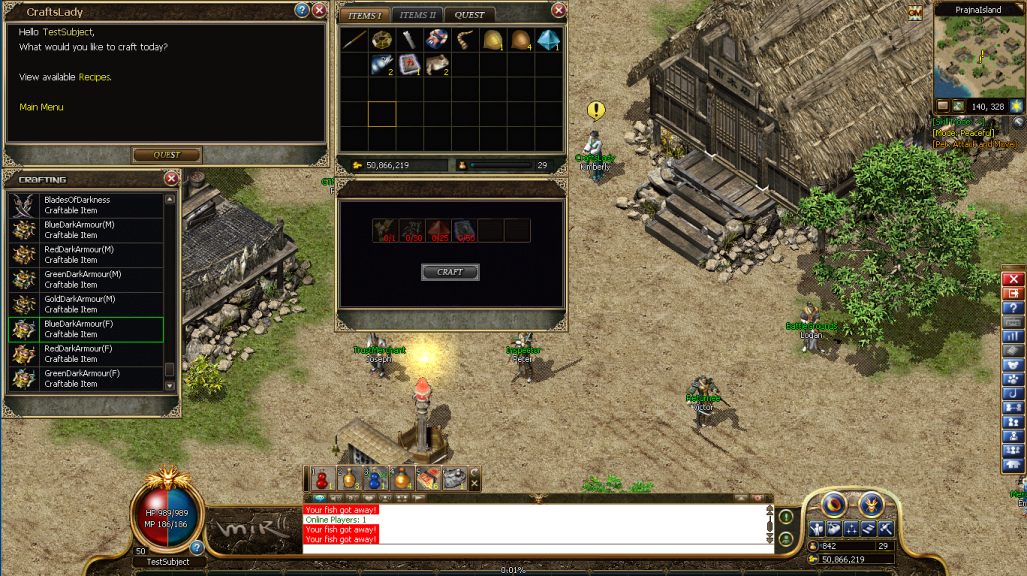
Task: Switch to the Items II tab
Action: coord(418,15)
